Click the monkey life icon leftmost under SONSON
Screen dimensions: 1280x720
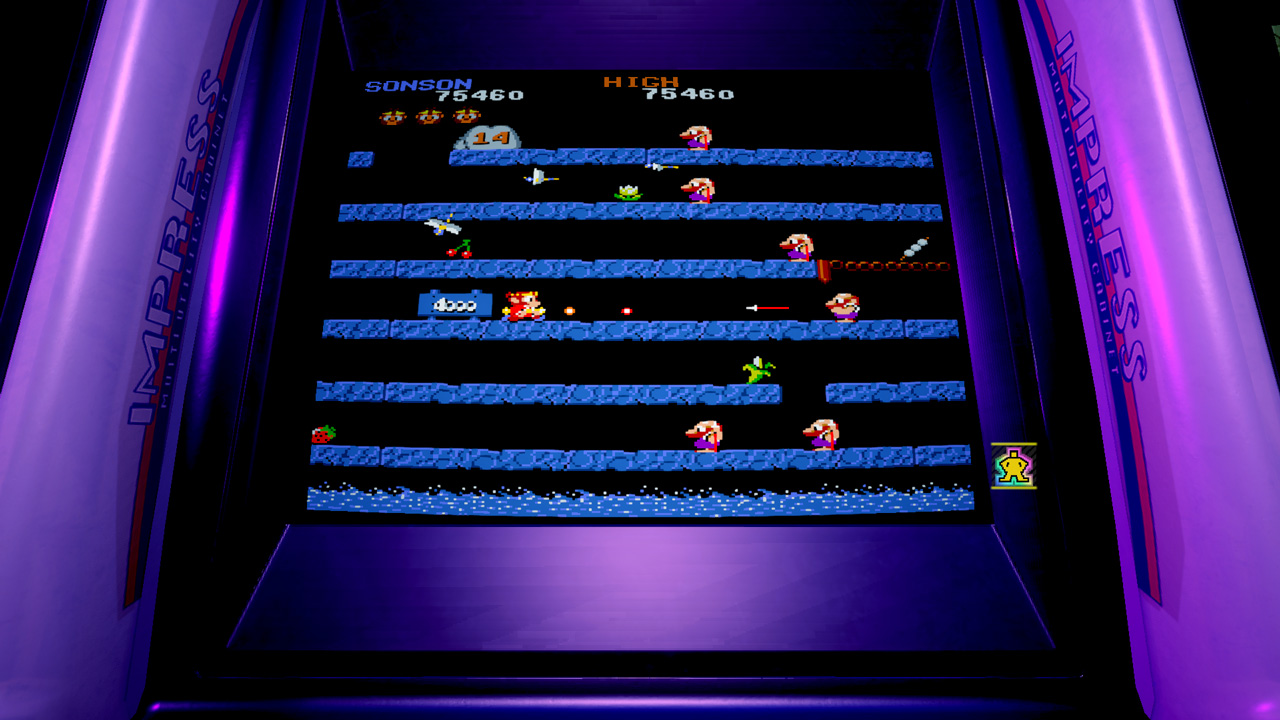(392, 117)
